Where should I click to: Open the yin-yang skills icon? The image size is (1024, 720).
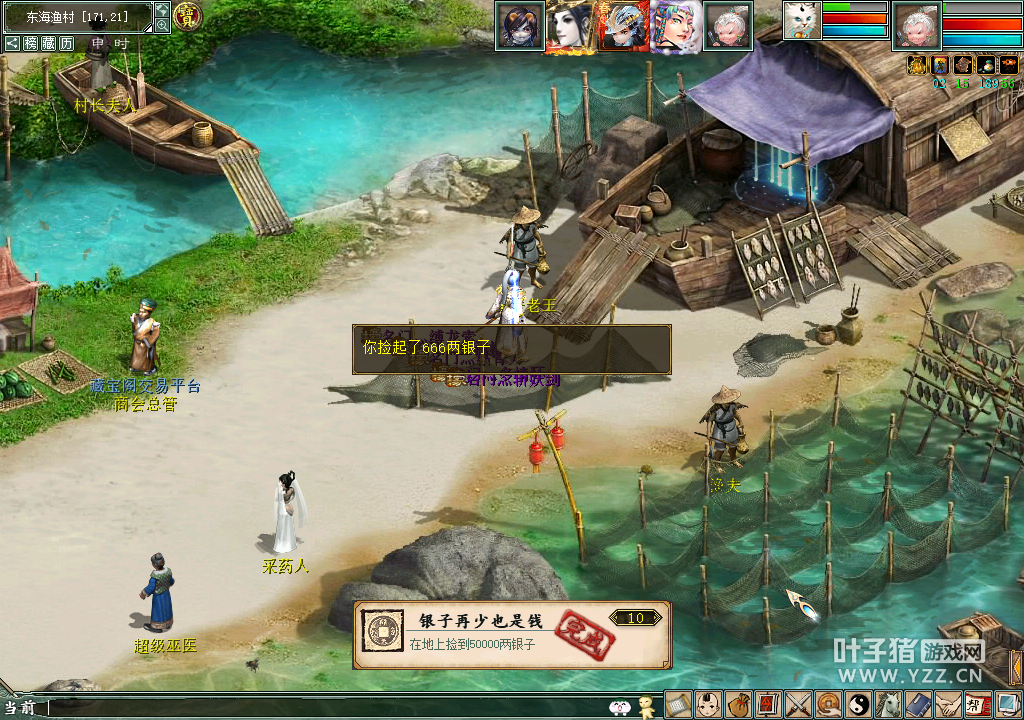(x=858, y=704)
